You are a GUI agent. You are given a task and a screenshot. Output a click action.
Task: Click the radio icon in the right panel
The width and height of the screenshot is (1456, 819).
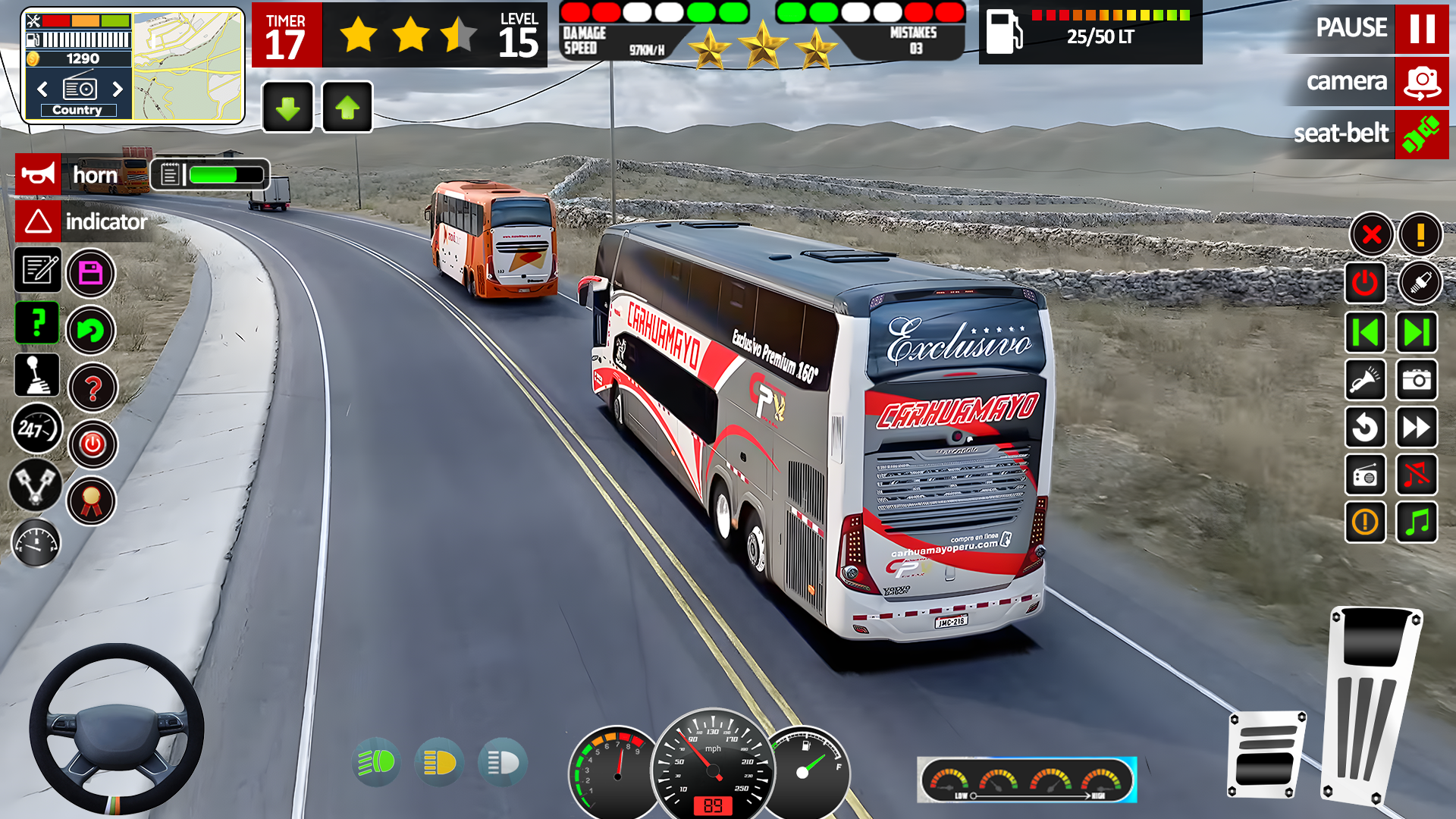[1365, 475]
